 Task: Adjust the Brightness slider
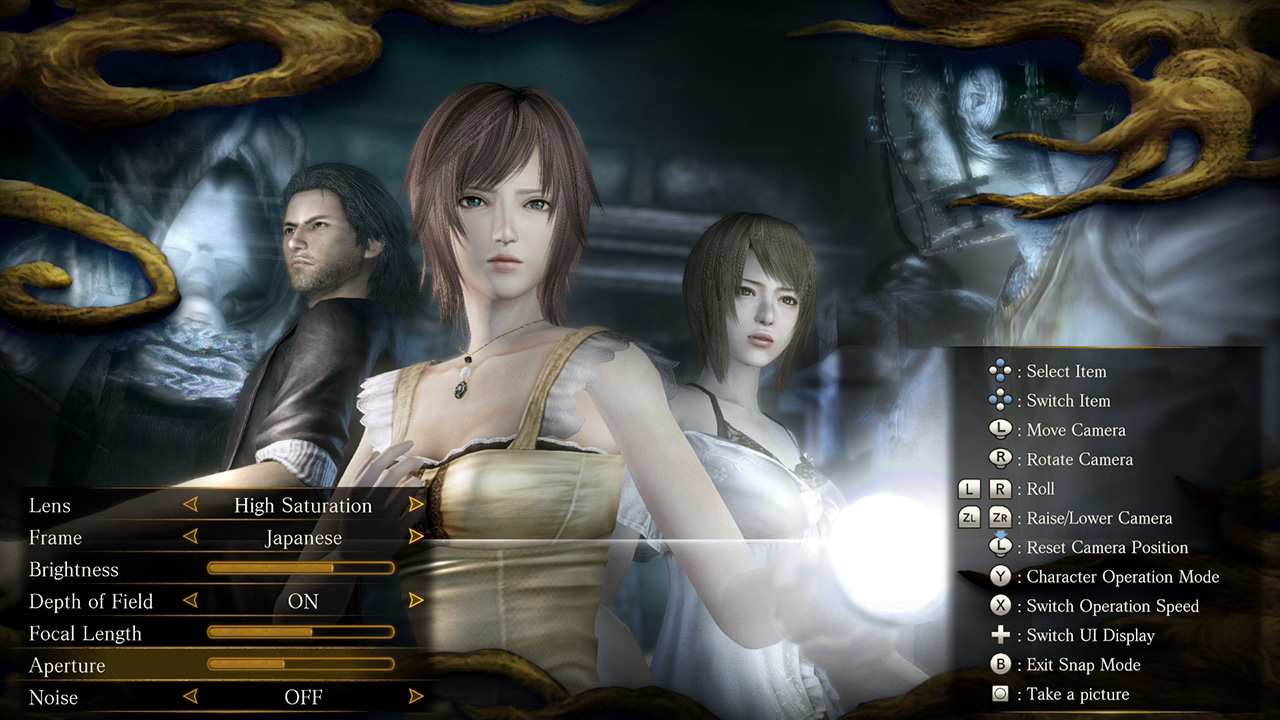click(300, 568)
